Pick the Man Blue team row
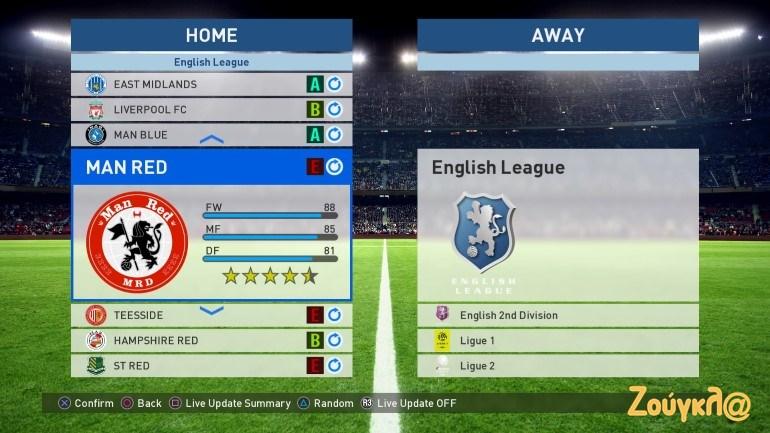Viewport: 770px width, 433px height. coord(190,135)
